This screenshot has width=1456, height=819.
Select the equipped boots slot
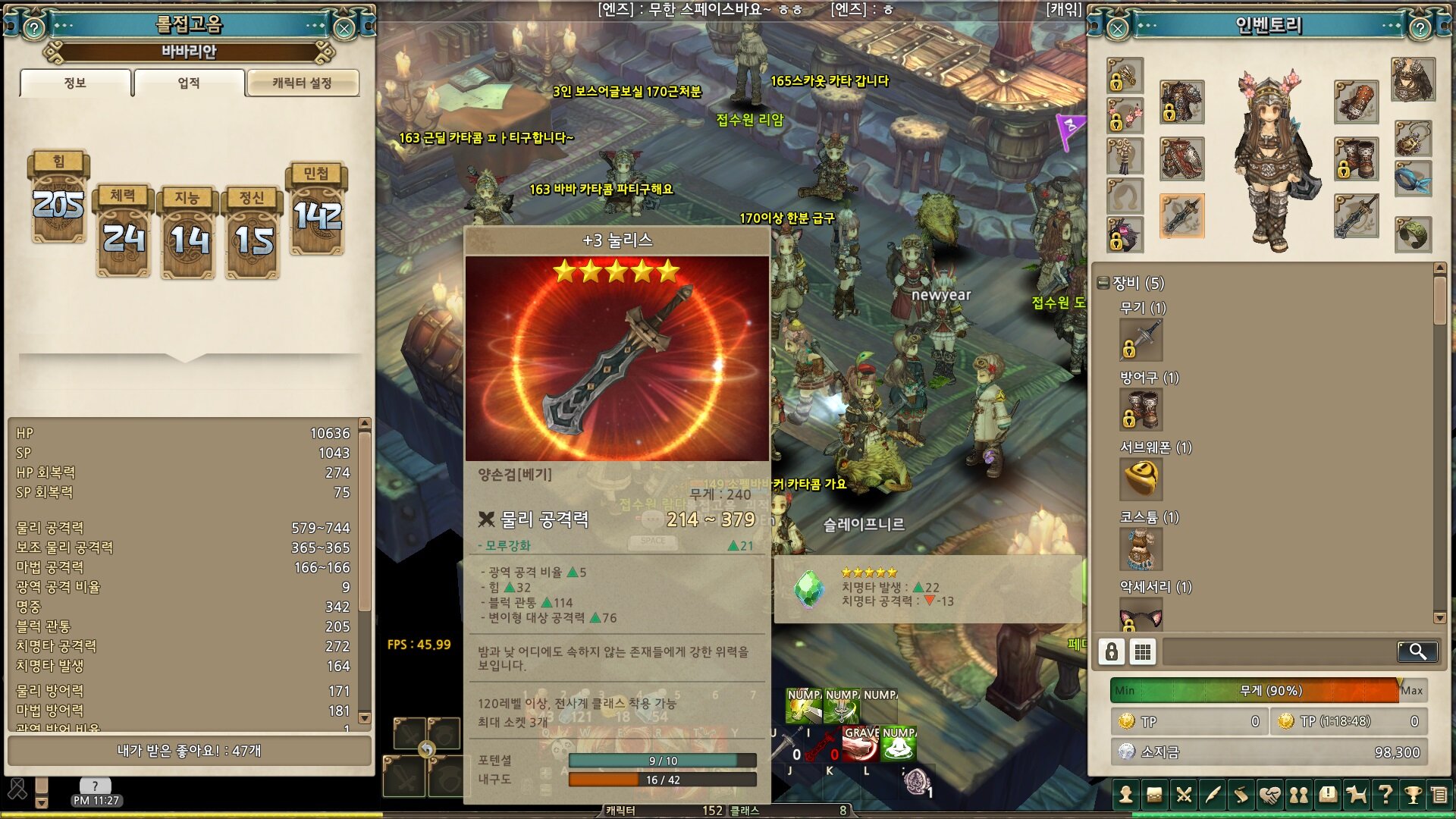point(1356,159)
